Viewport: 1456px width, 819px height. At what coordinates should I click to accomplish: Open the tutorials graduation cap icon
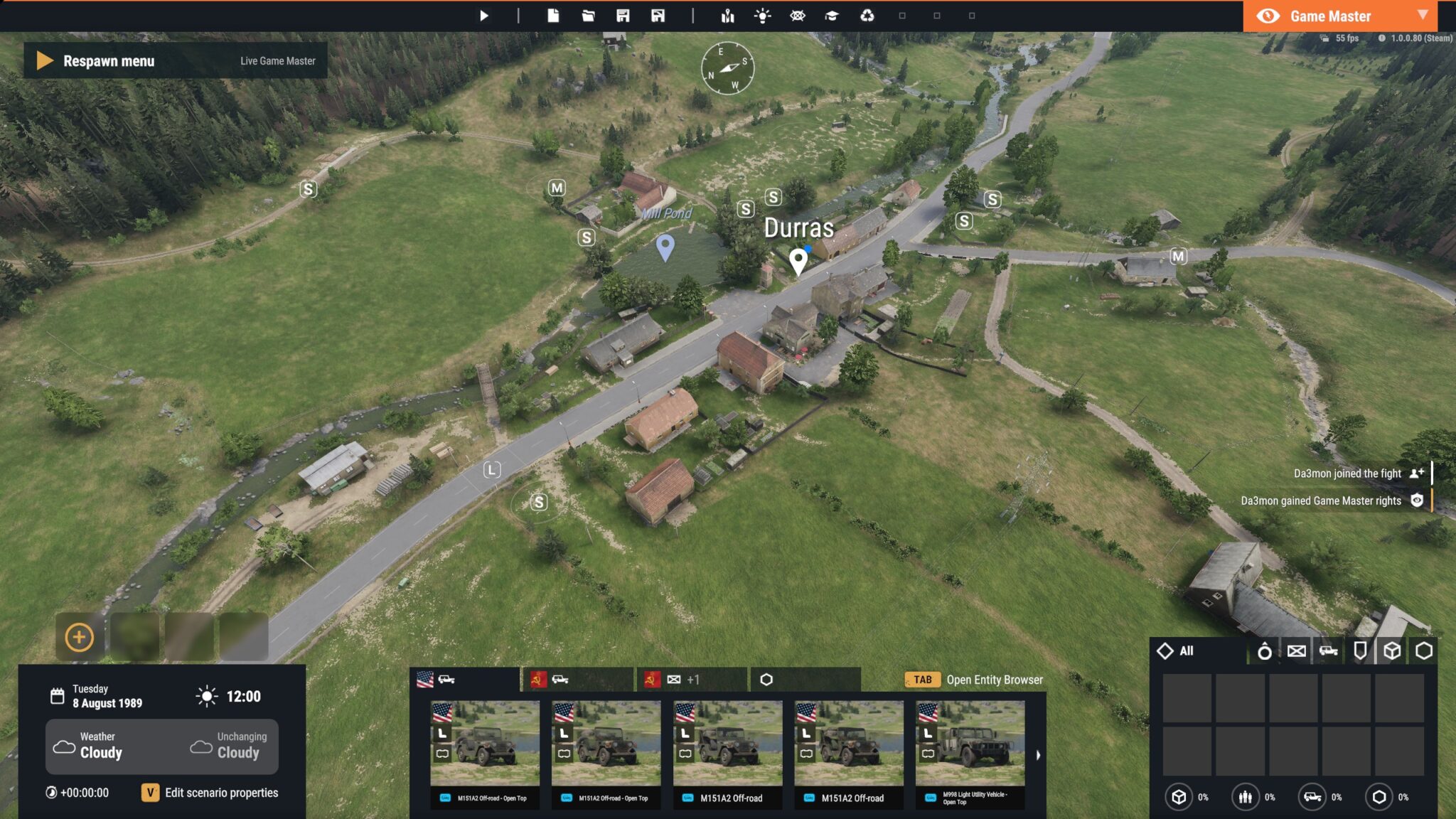pos(833,15)
